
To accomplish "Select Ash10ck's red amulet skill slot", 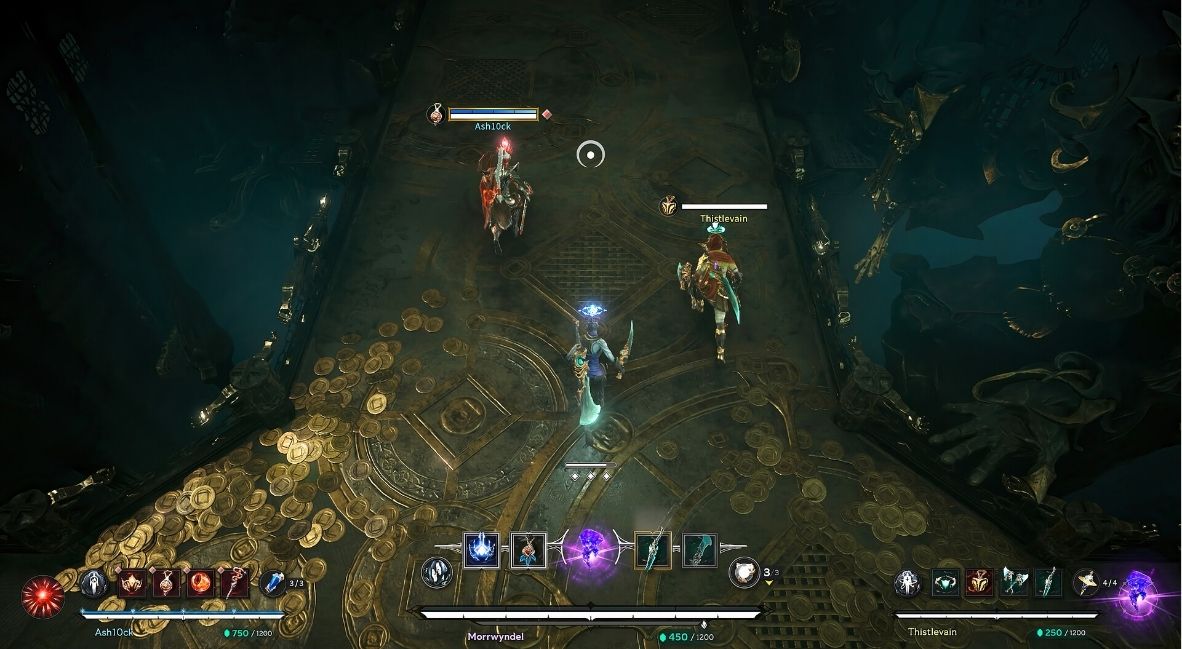I will click(x=166, y=583).
